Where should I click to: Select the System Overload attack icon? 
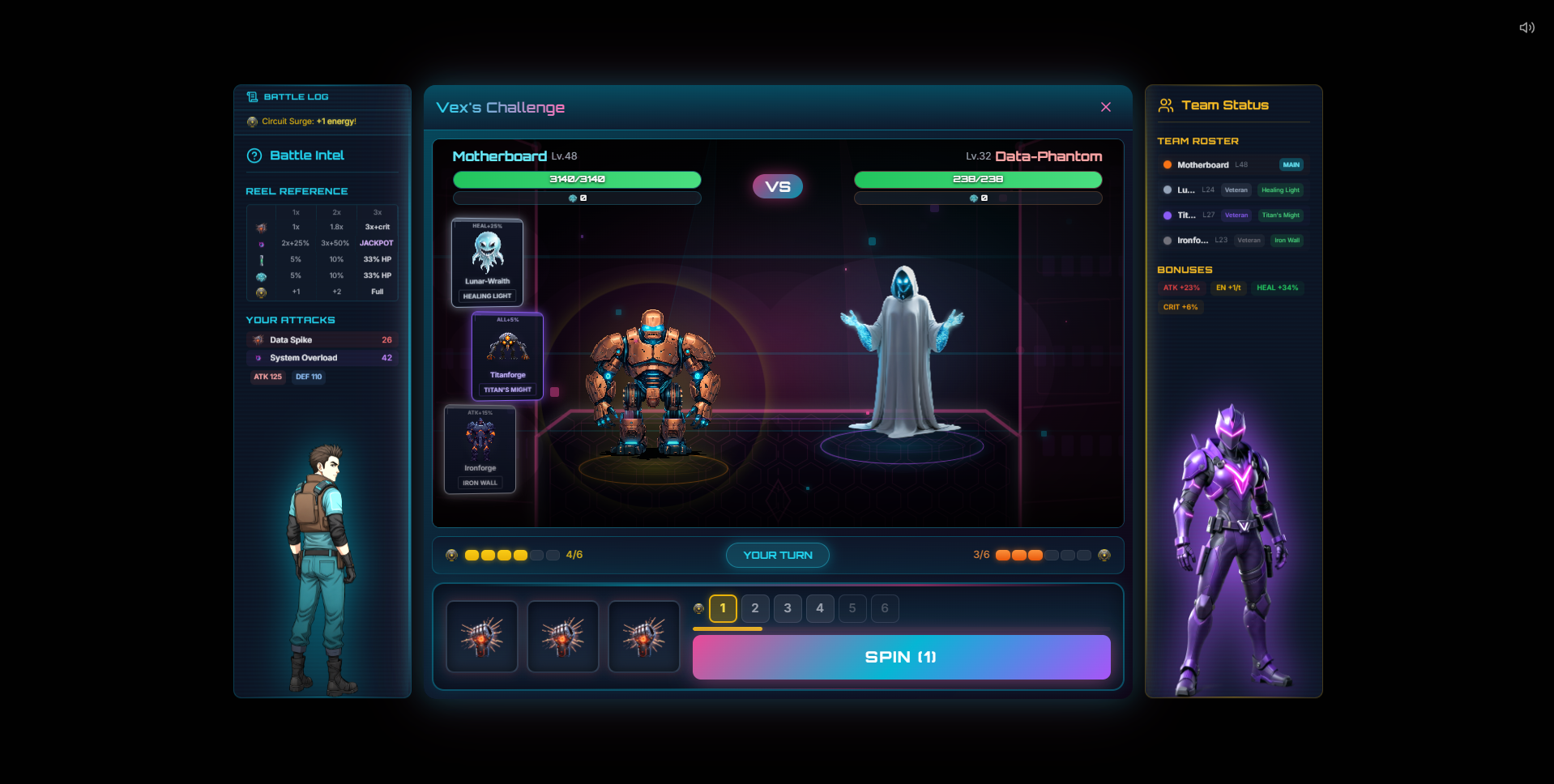tap(259, 357)
